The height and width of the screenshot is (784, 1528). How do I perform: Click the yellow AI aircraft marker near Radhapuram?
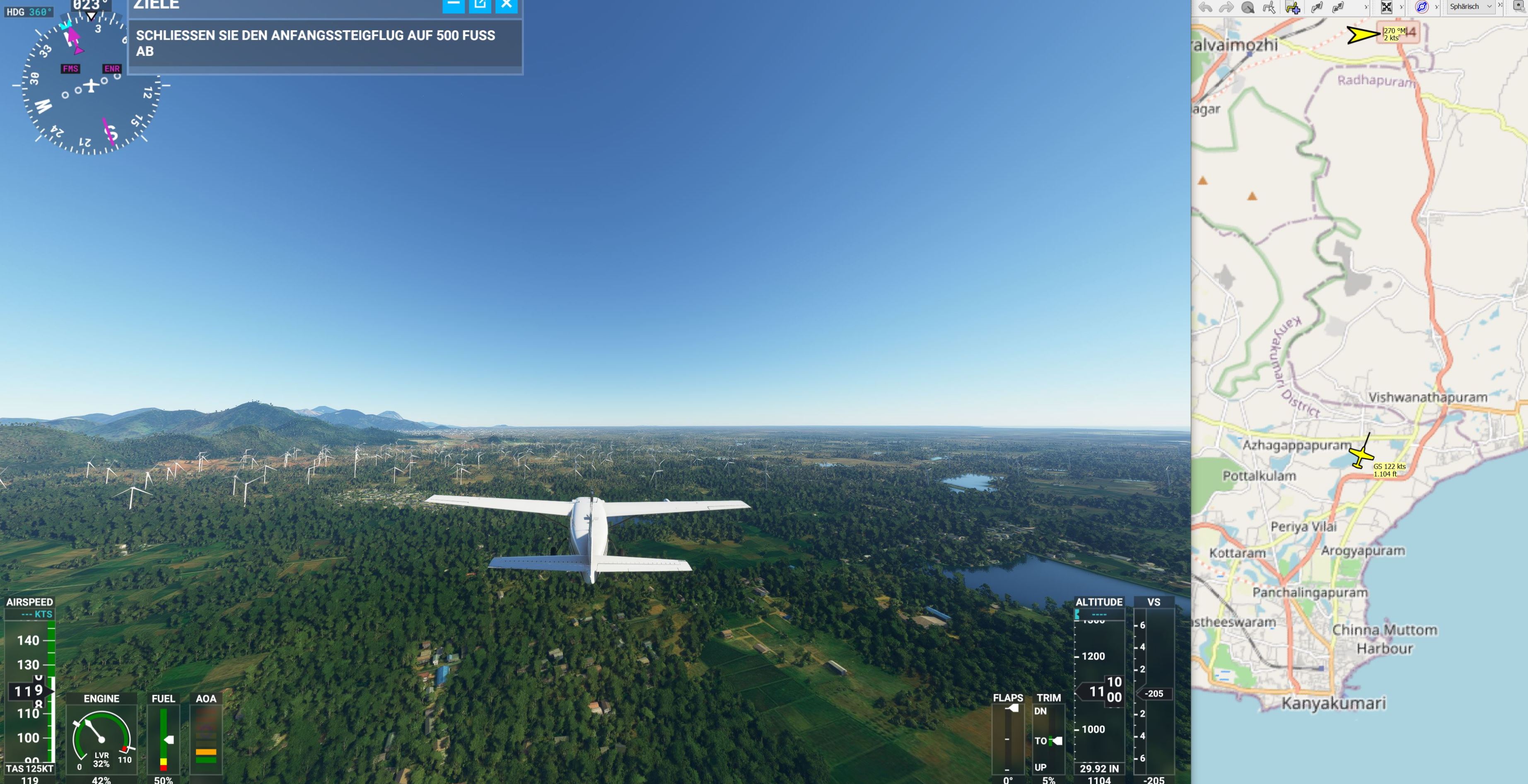coord(1362,34)
